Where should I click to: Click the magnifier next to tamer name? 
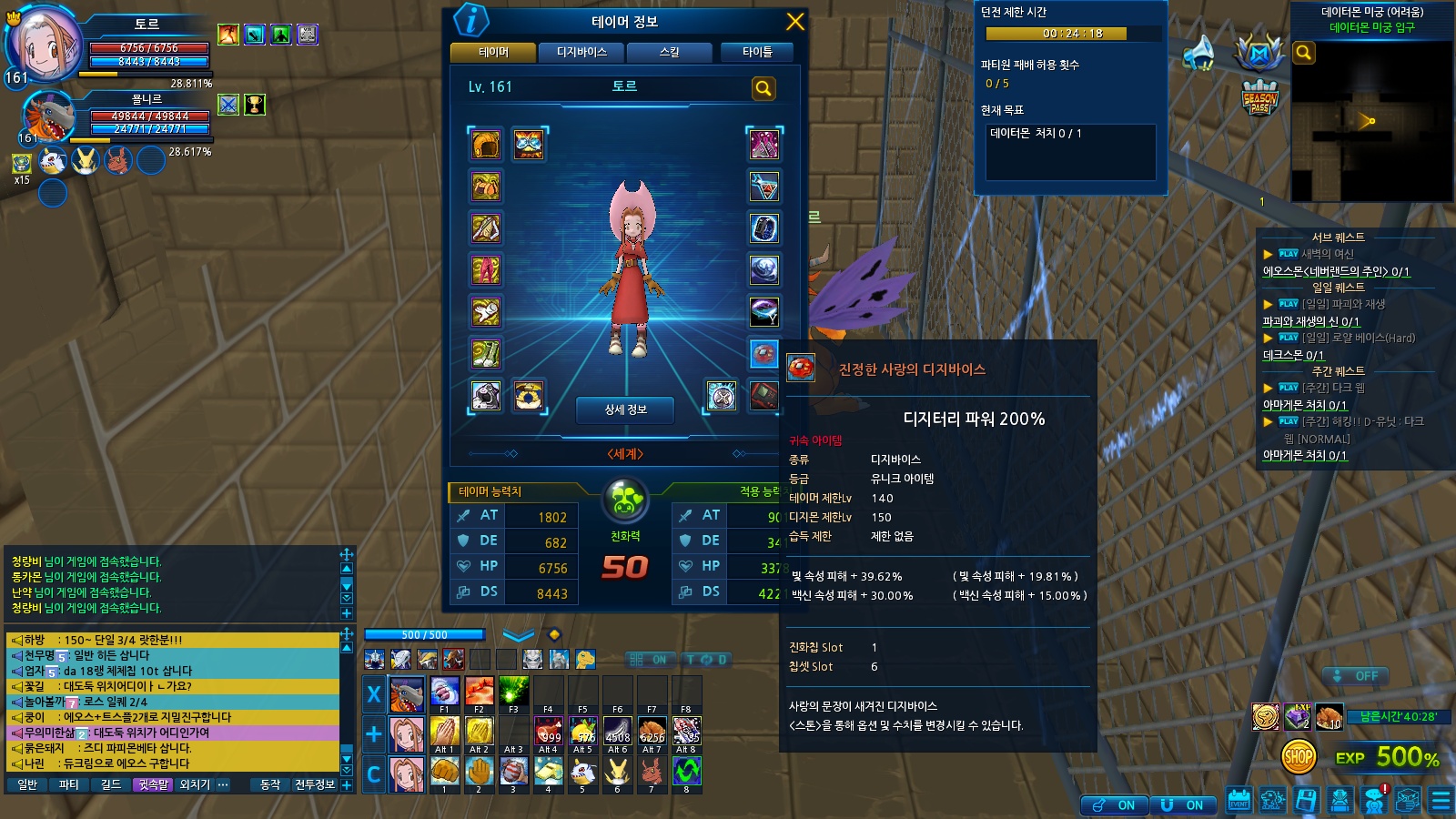763,88
